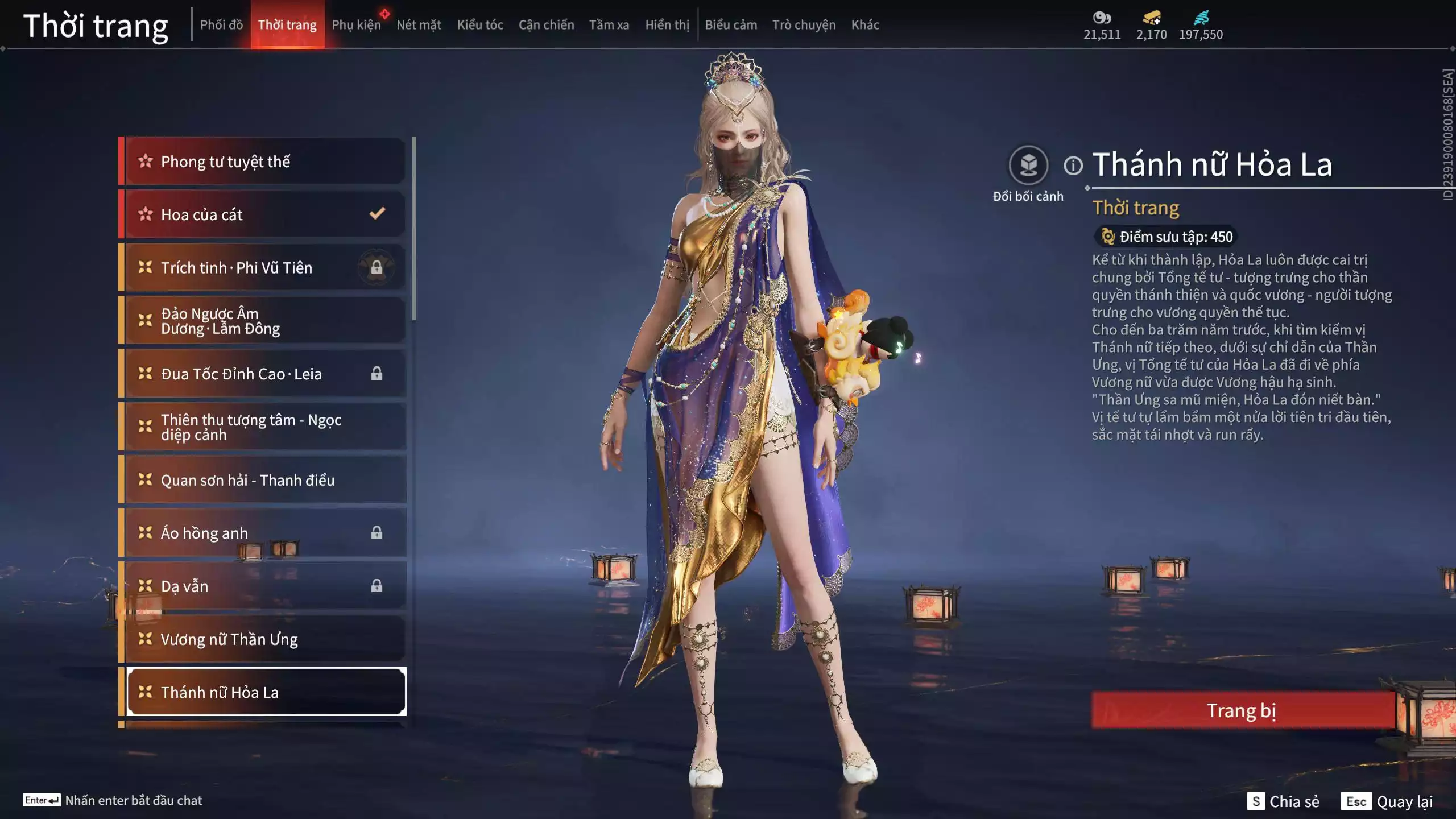Change background with Đổi bối cảnh icon

pyautogui.click(x=1028, y=166)
